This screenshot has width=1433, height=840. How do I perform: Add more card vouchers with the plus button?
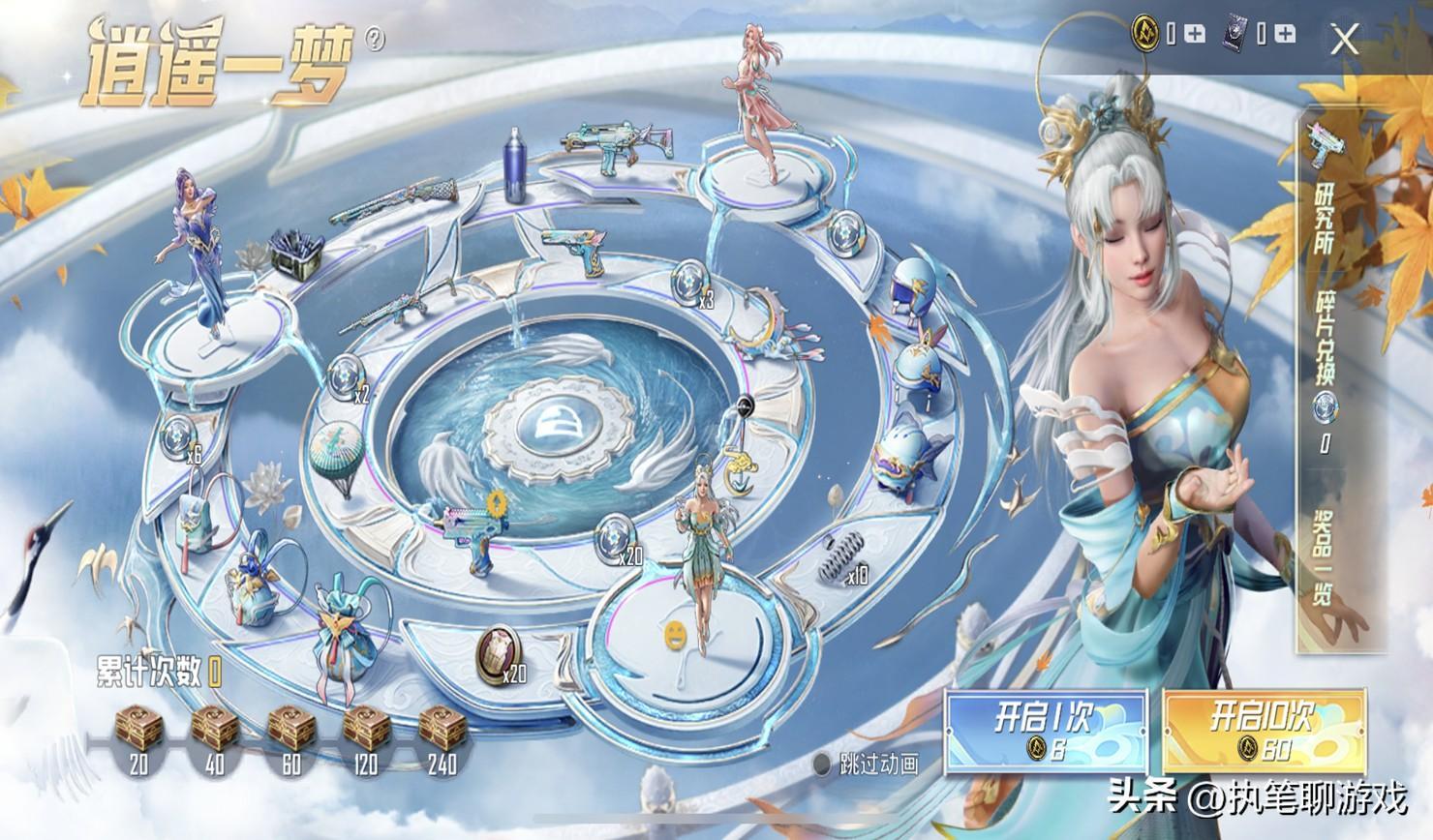(1285, 35)
